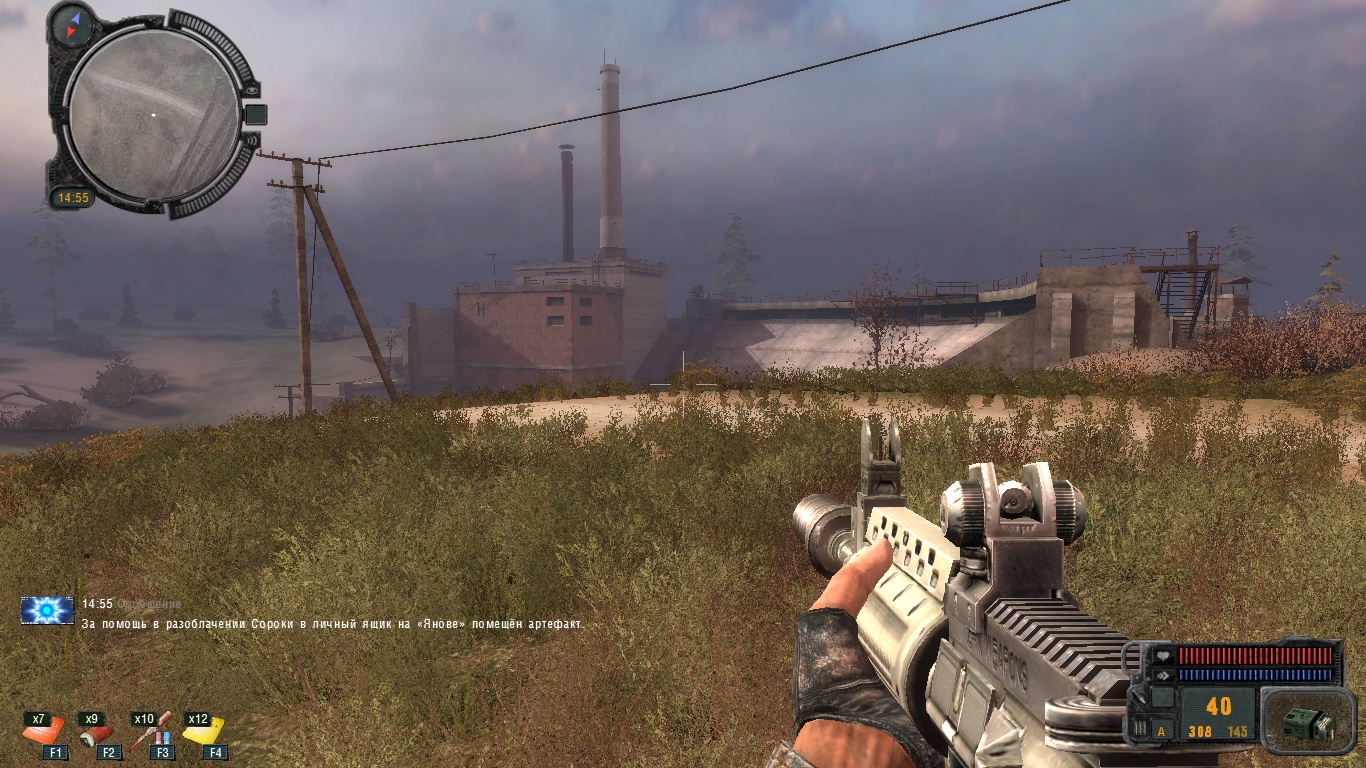Toggle the fire mode "A" indicator
1366x768 pixels.
[1161, 731]
